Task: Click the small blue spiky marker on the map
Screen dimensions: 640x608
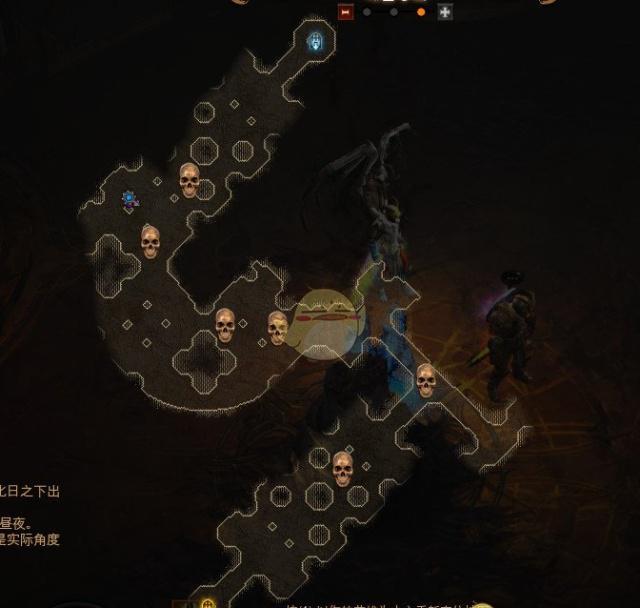Action: tap(130, 200)
